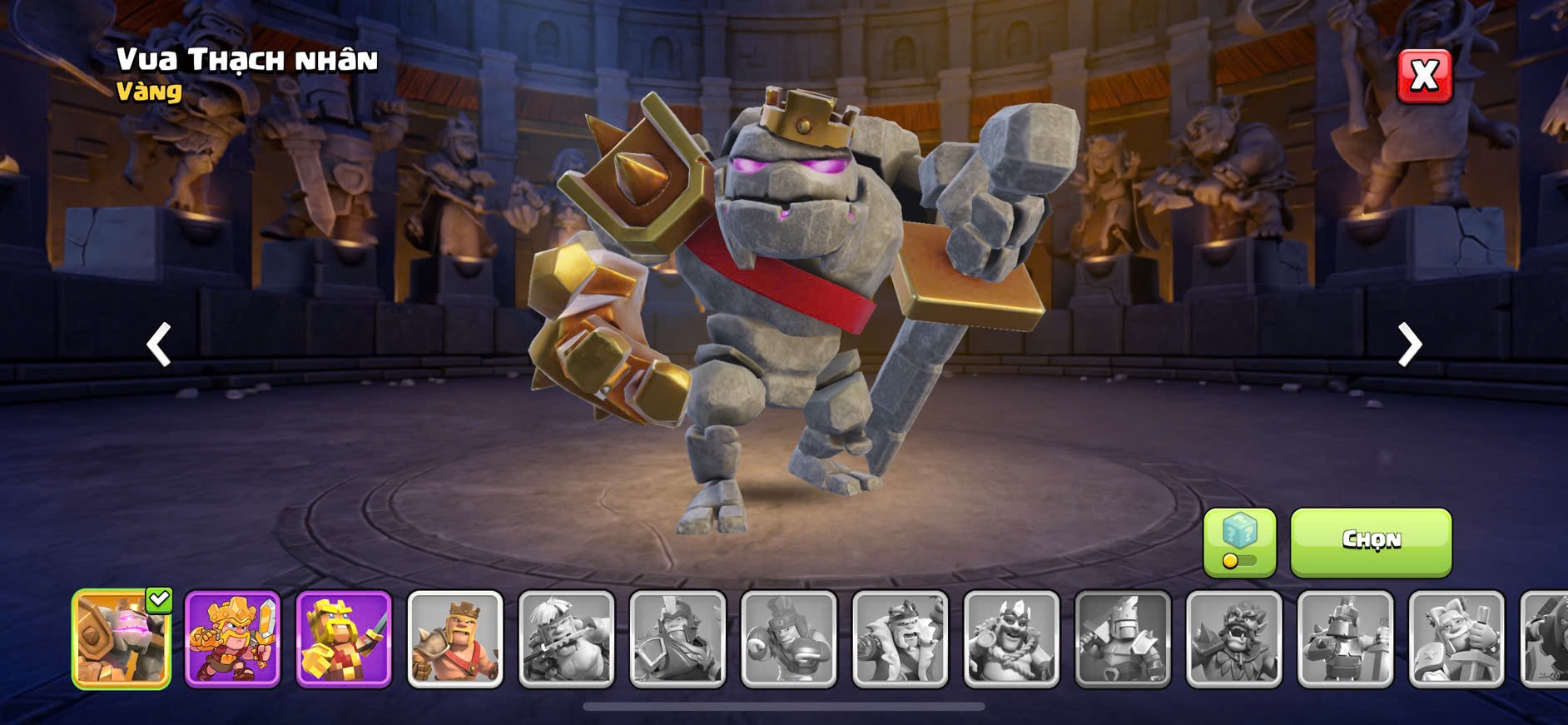
Task: Open the random cube button beside Chọn
Action: (x=1239, y=542)
